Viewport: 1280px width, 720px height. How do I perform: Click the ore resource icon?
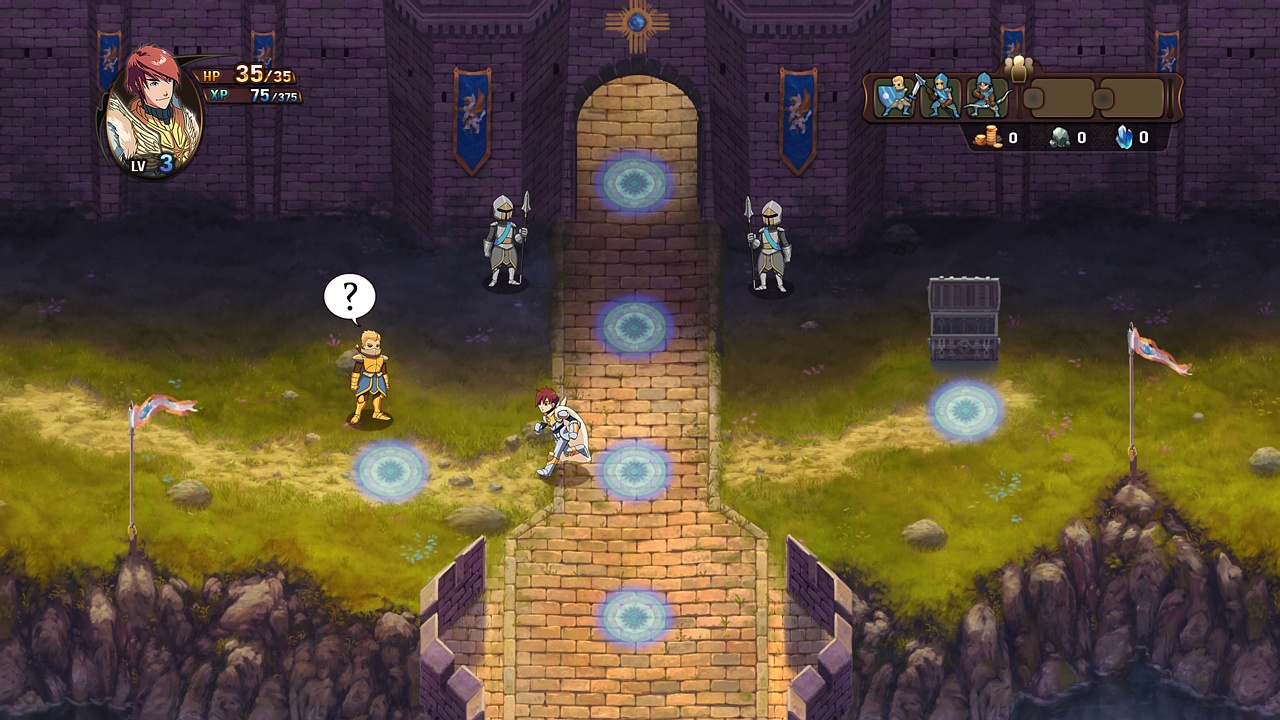(x=1060, y=137)
